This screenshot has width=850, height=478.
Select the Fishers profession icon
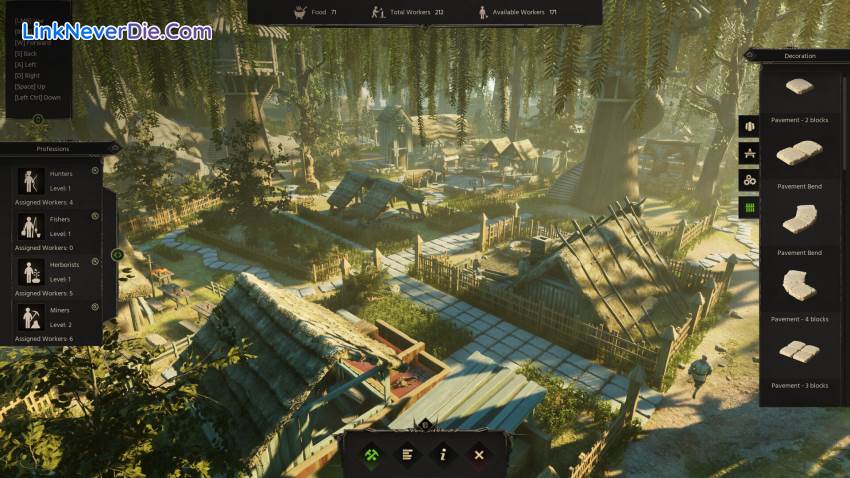(x=29, y=226)
